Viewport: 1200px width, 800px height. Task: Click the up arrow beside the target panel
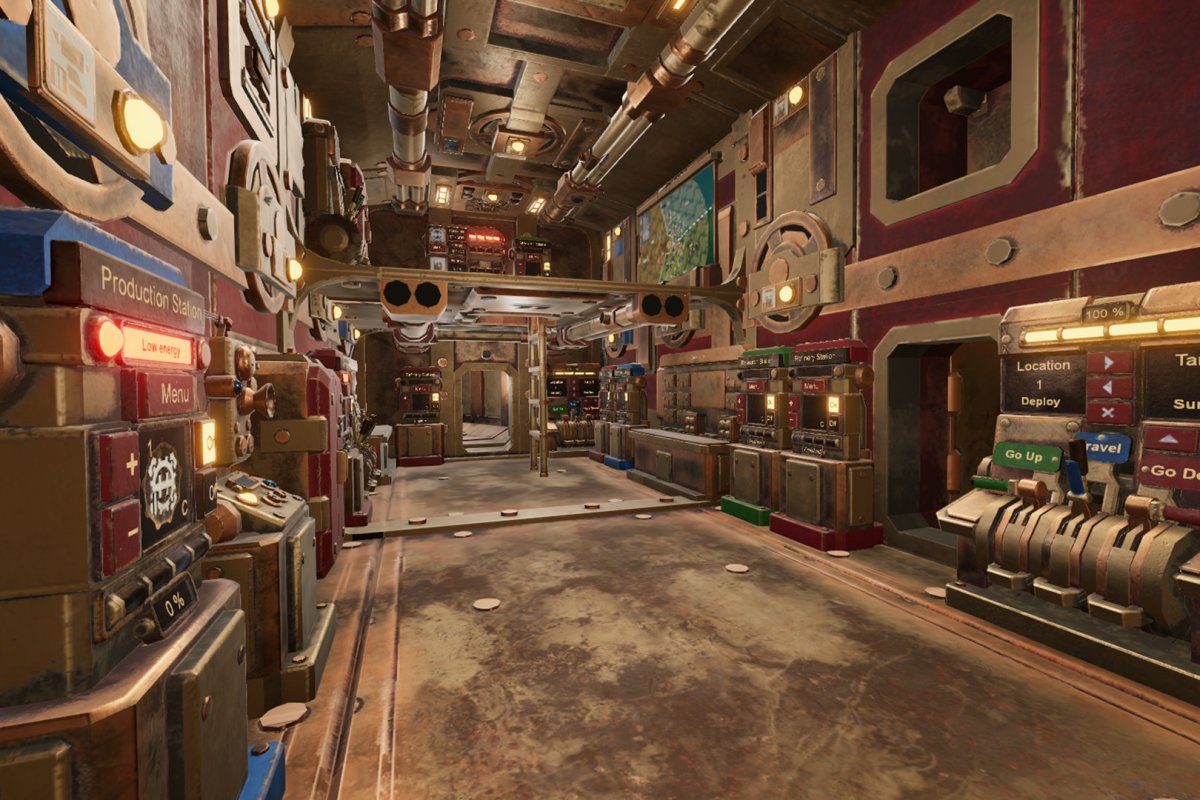click(x=1169, y=439)
